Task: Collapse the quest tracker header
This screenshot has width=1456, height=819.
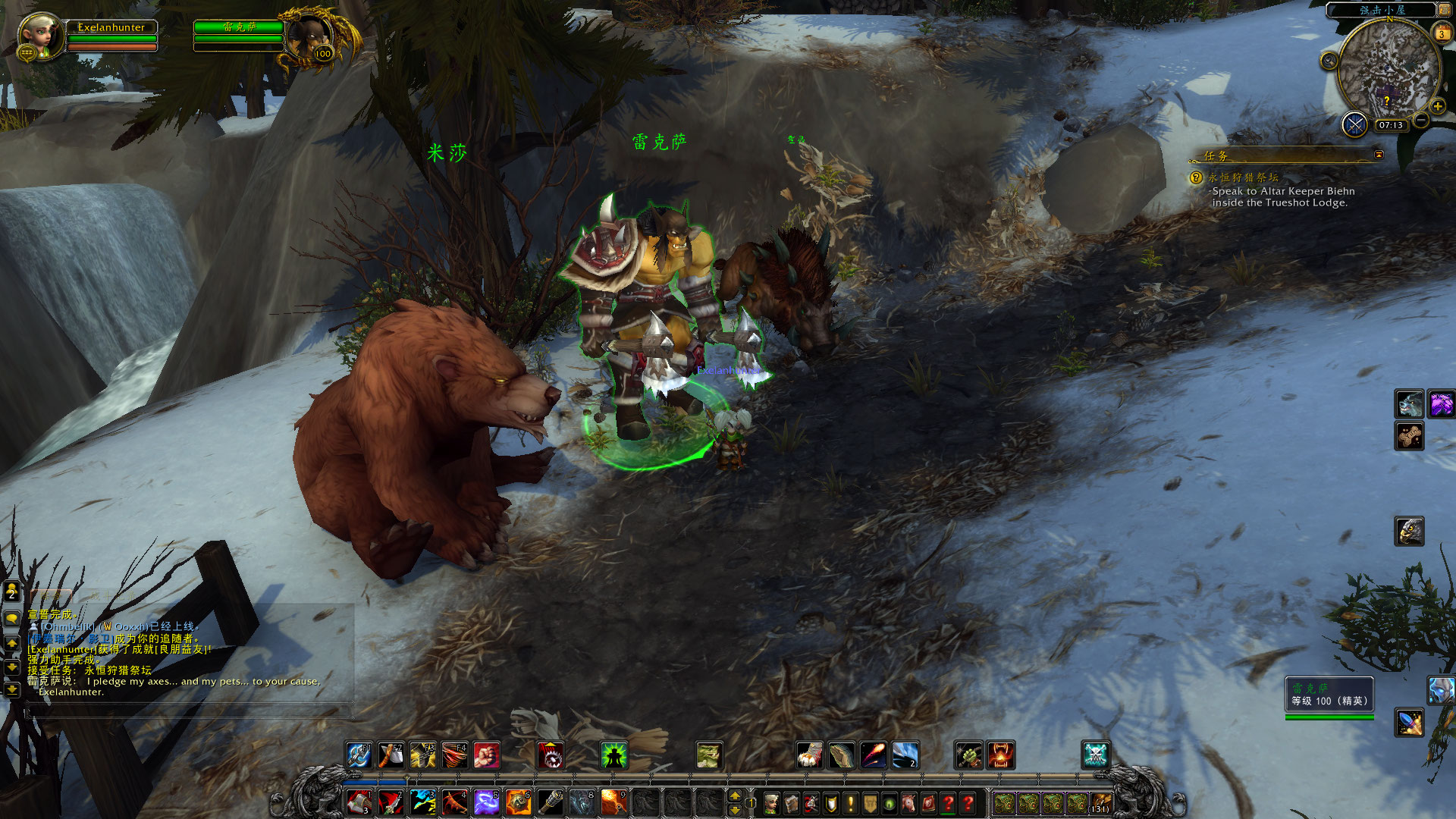Action: tap(1379, 155)
